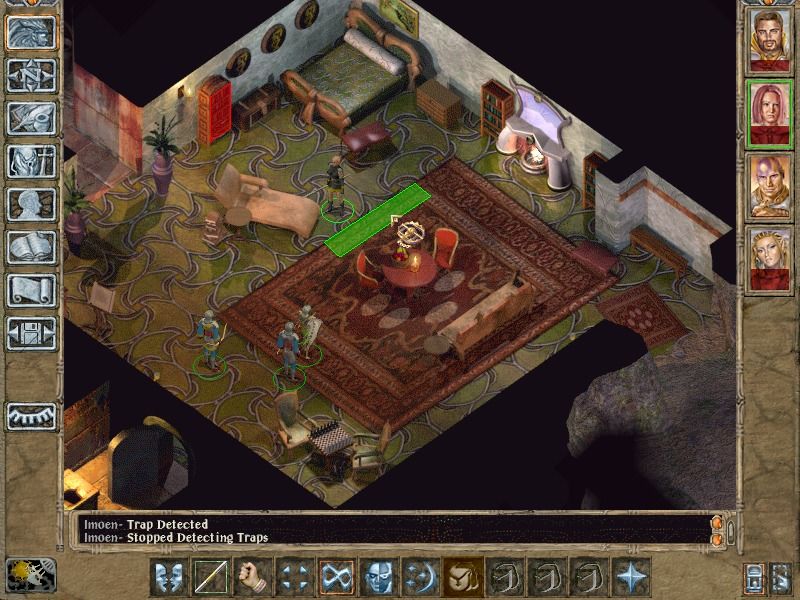Open the area map with compass icon

(x=30, y=76)
